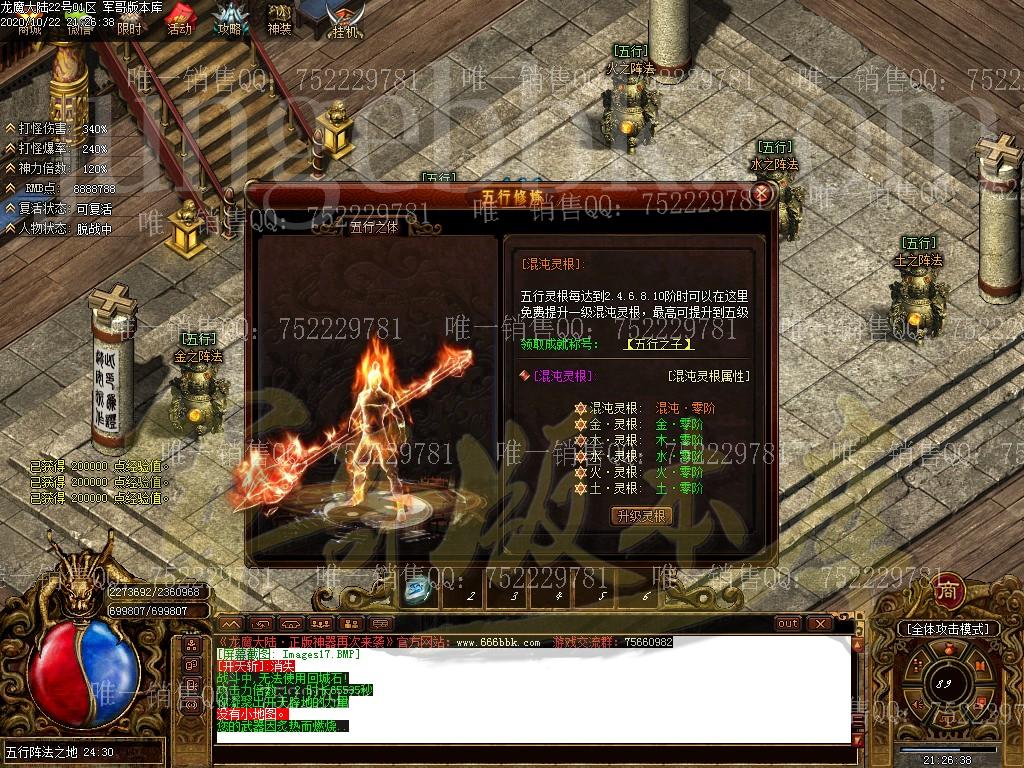
Task: Click the chat panel's out button
Action: (788, 624)
